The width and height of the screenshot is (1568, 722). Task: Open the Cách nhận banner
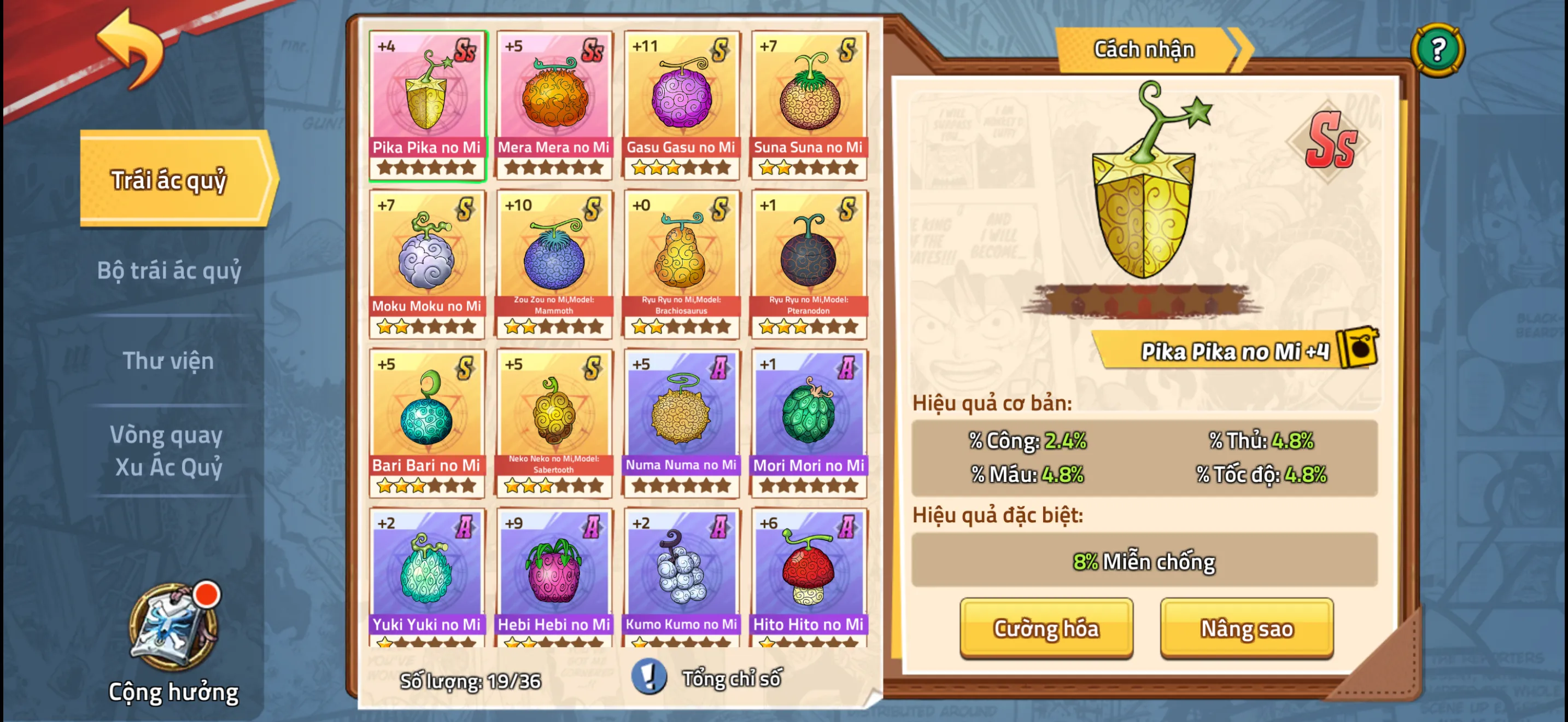1144,50
